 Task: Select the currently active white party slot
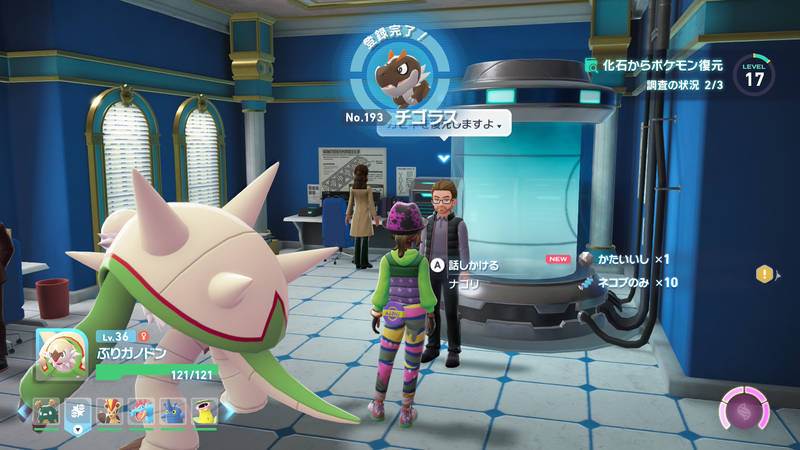(x=77, y=410)
